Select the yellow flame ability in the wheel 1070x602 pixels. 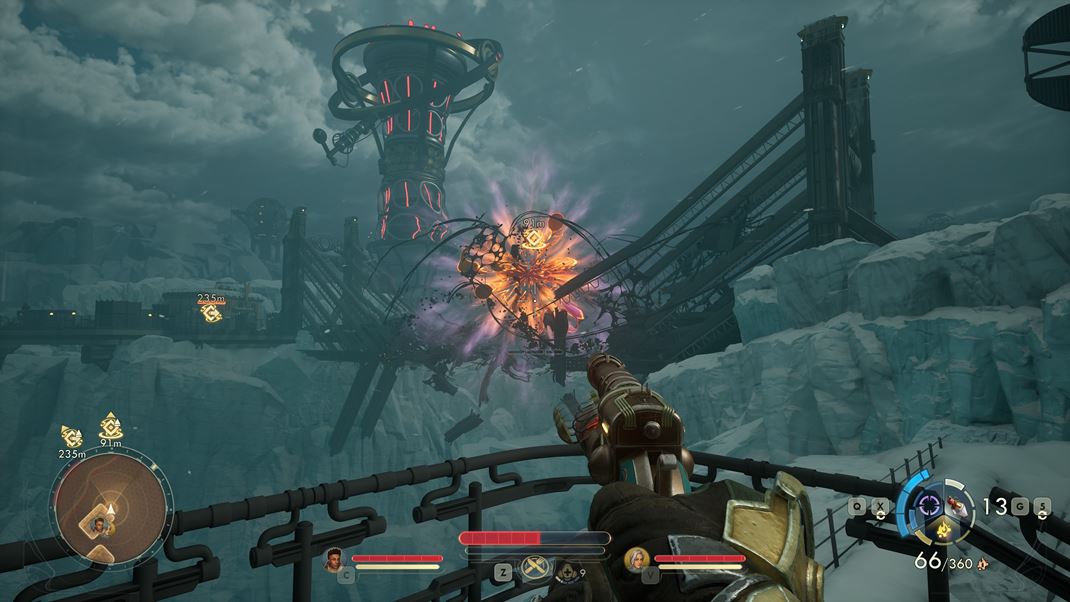942,526
